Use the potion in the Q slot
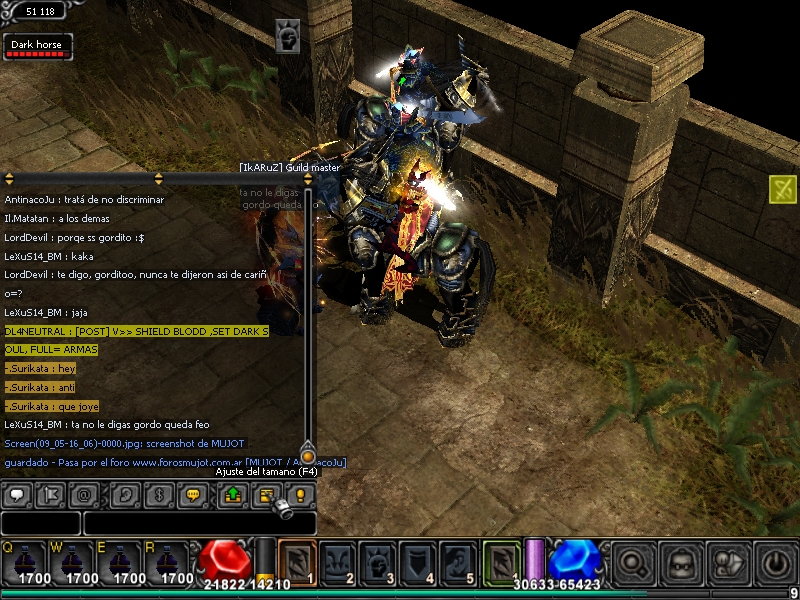The height and width of the screenshot is (600, 800). click(x=25, y=564)
